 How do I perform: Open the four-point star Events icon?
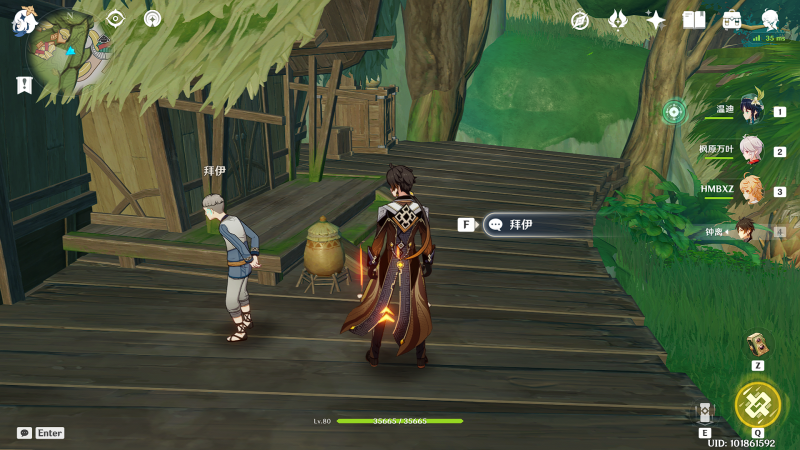[656, 20]
